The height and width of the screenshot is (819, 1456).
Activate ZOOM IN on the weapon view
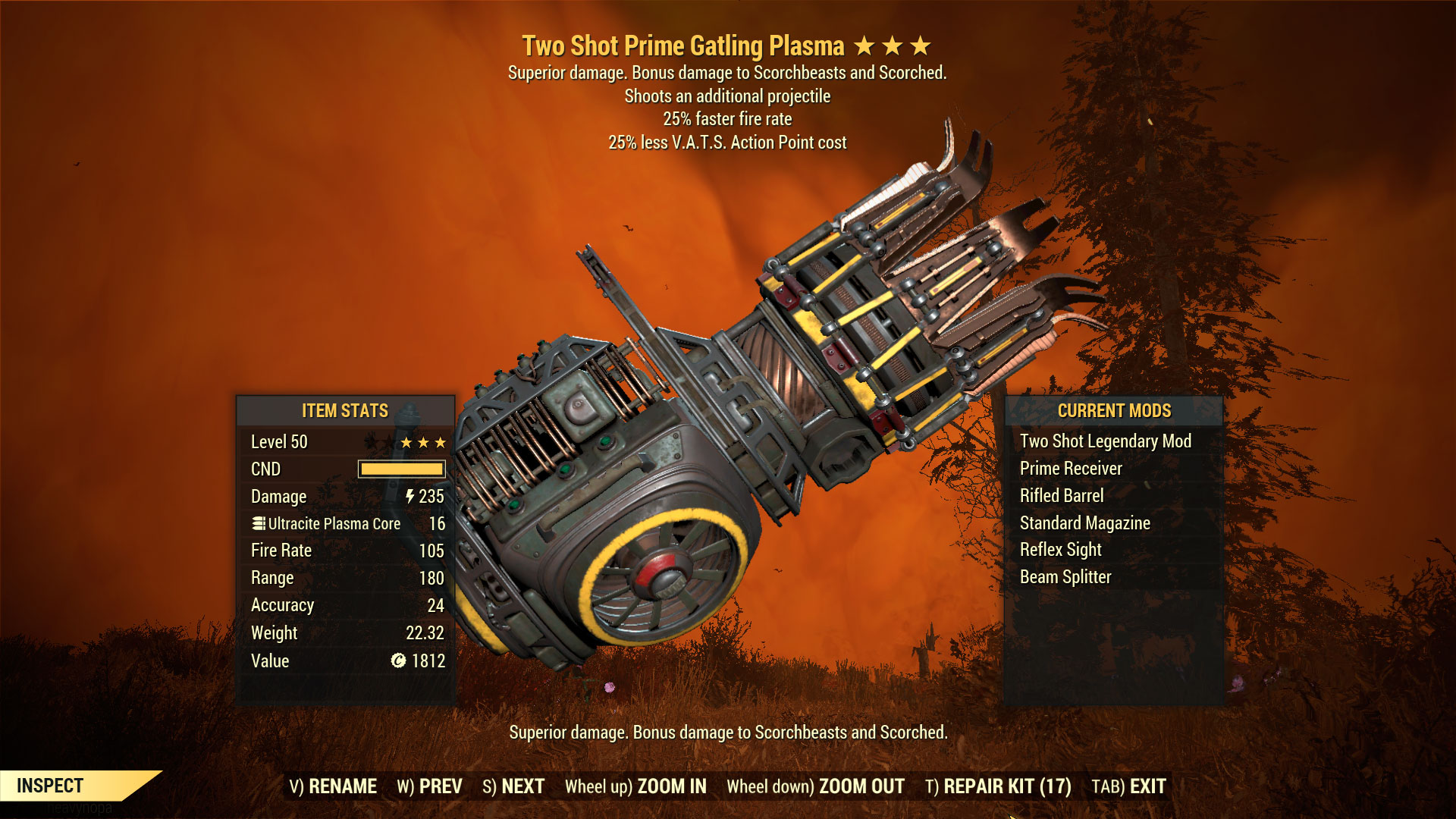pos(673,787)
